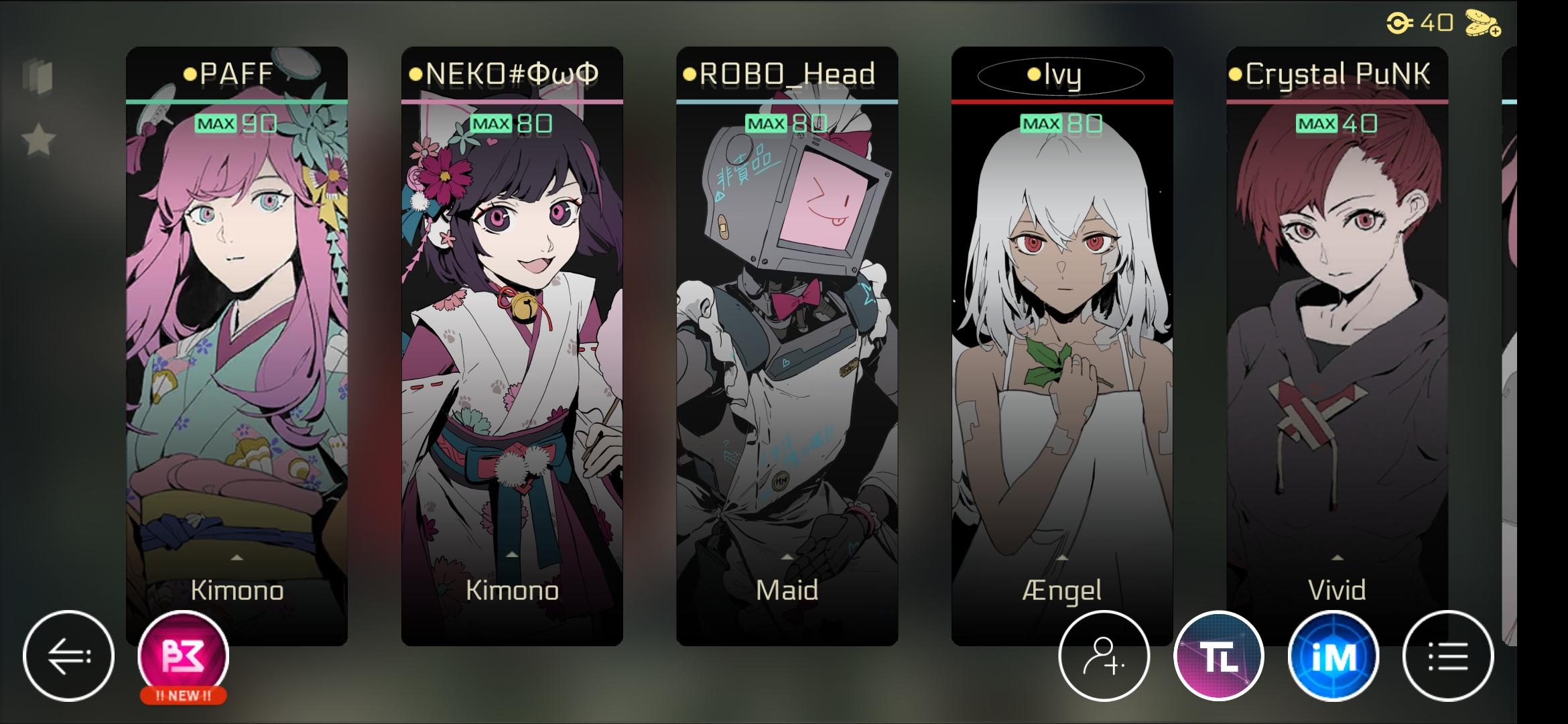Toggle the star filter below the card icon

[x=39, y=137]
